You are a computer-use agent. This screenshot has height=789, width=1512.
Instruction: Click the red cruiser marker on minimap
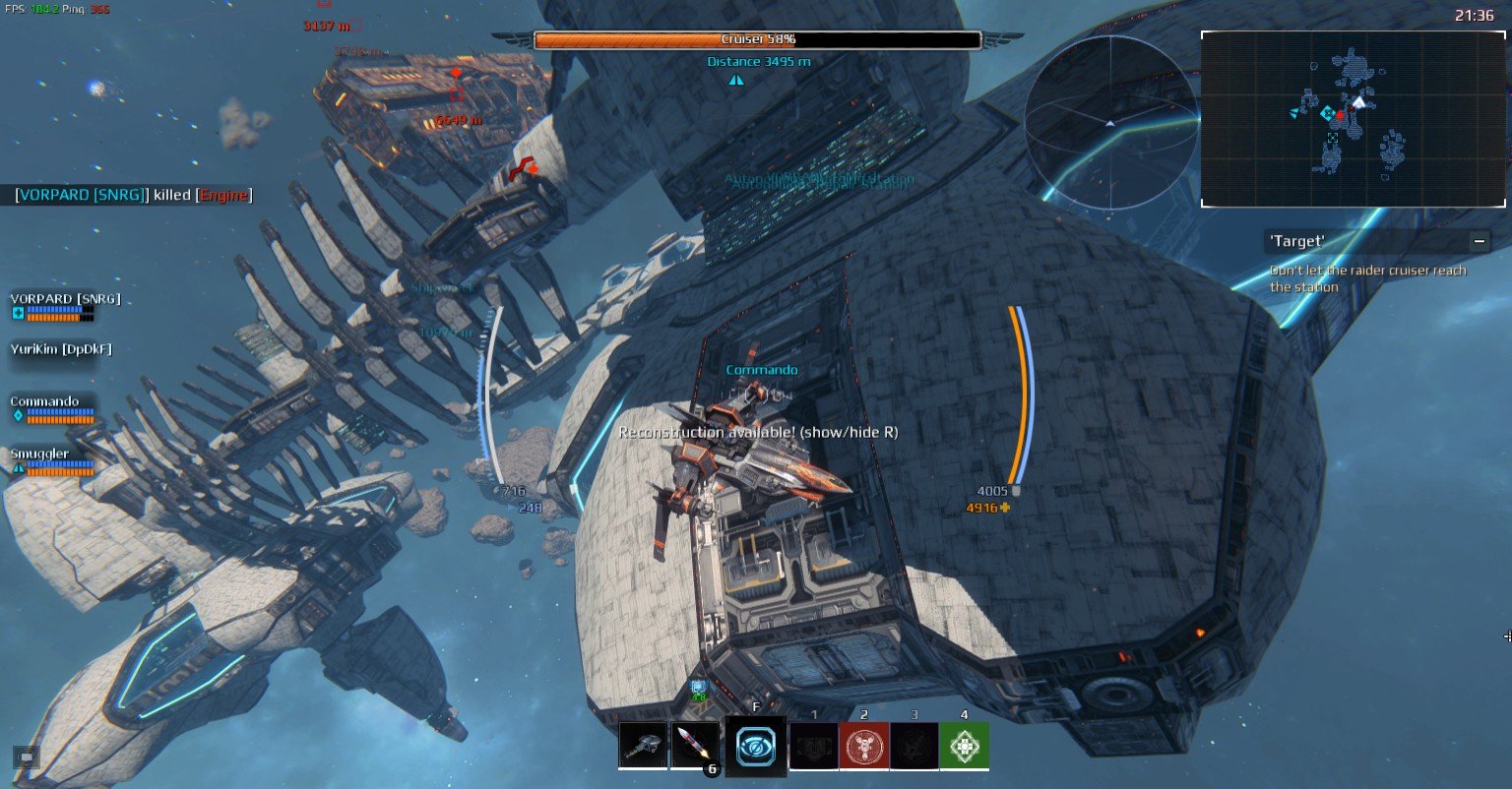(x=1340, y=115)
